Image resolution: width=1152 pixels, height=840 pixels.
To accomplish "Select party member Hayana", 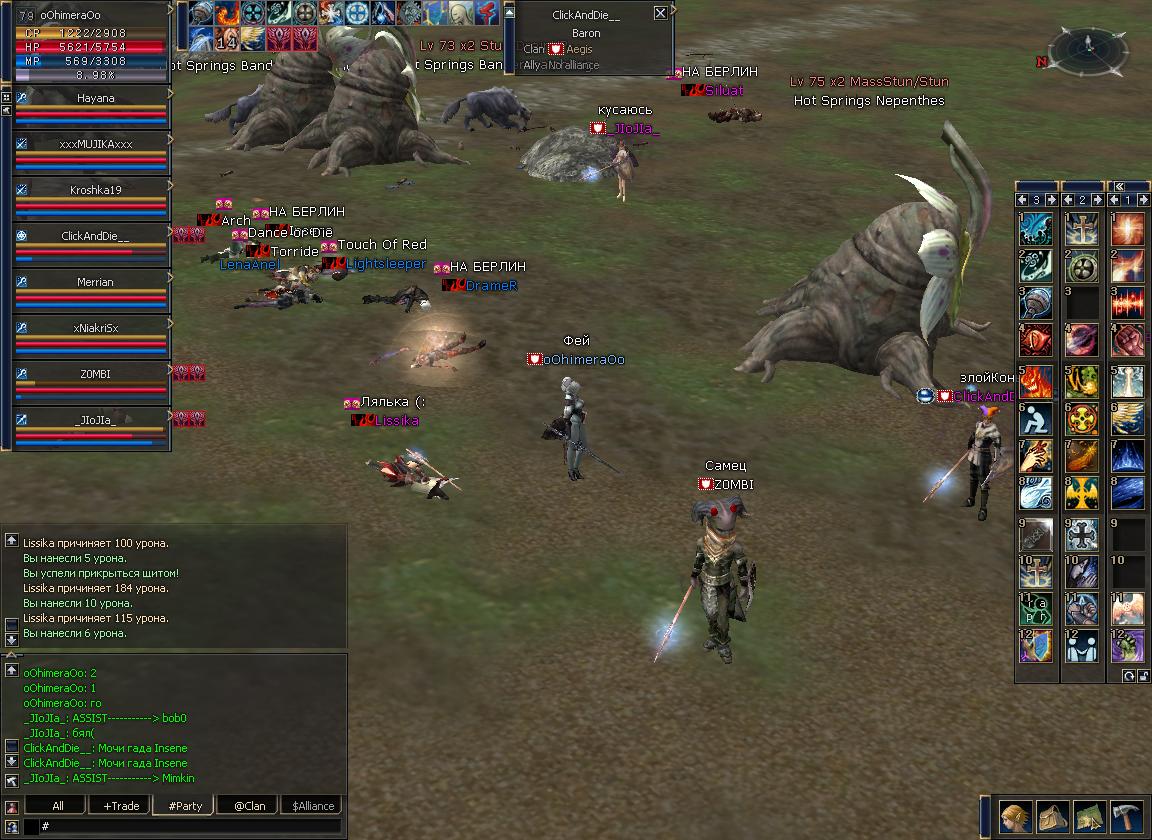I will [95, 98].
